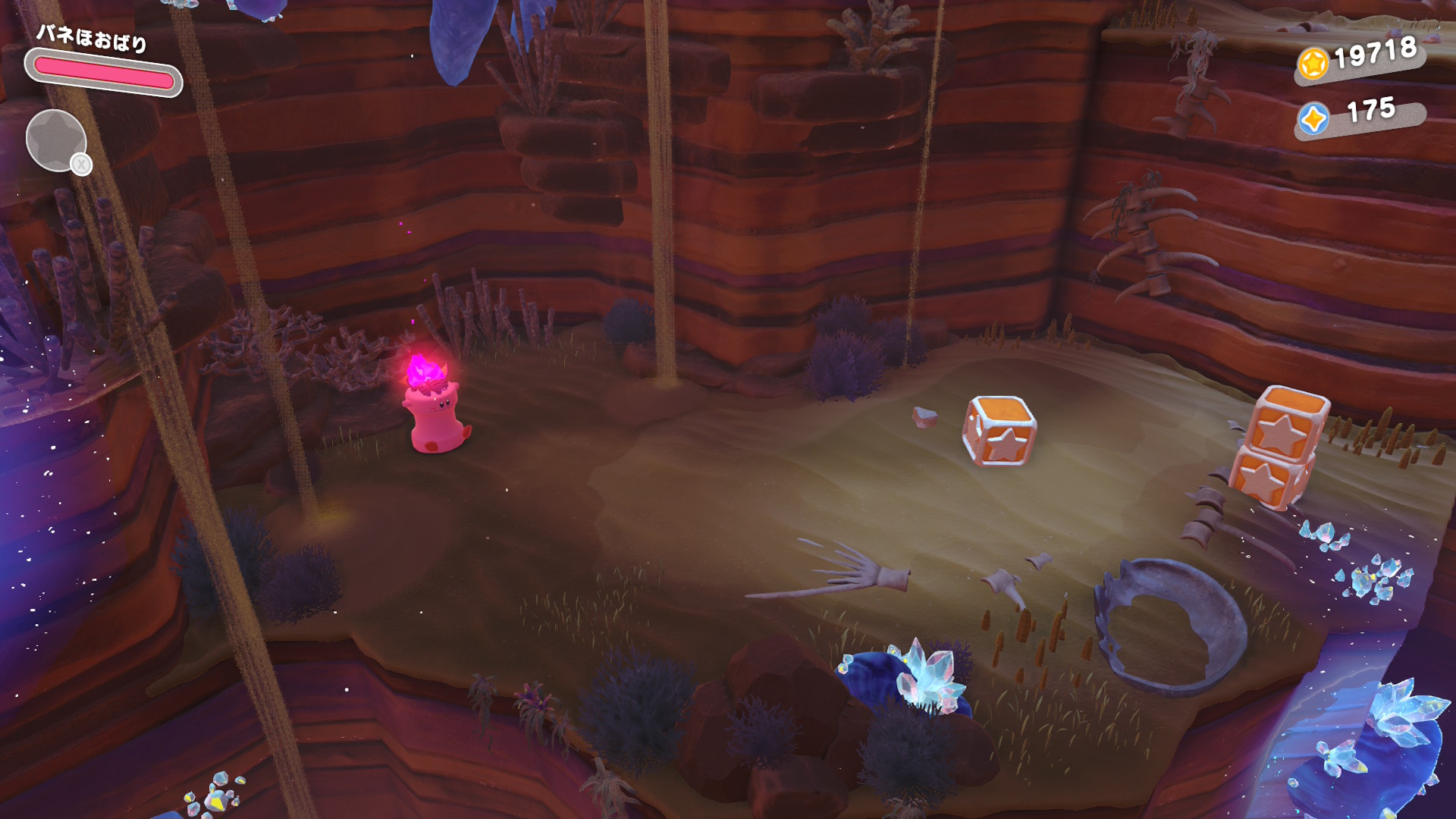
Task: Select the empty stored item star slot
Action: [x=56, y=140]
